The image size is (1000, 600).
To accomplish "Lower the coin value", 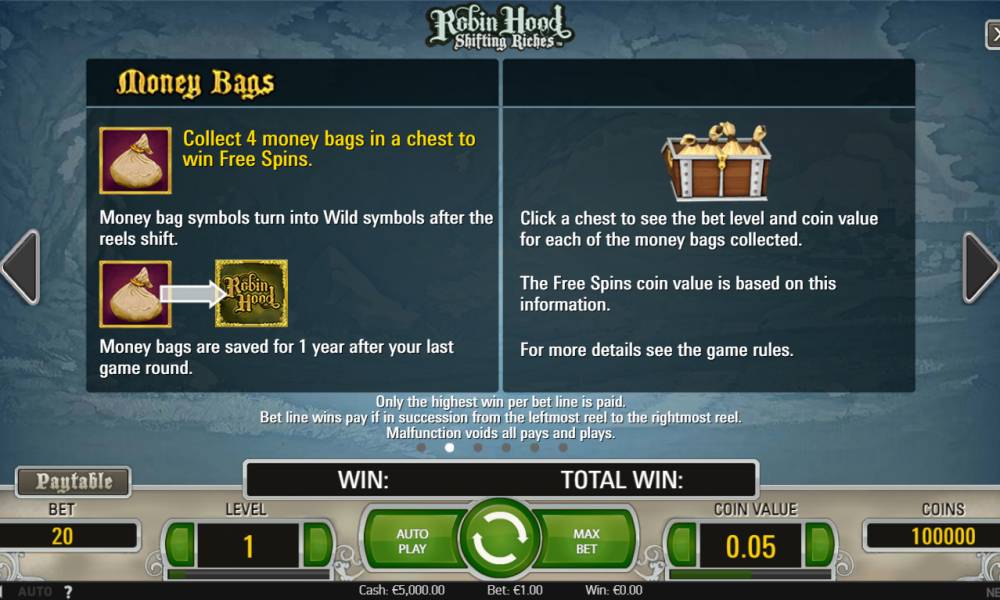I will click(683, 545).
